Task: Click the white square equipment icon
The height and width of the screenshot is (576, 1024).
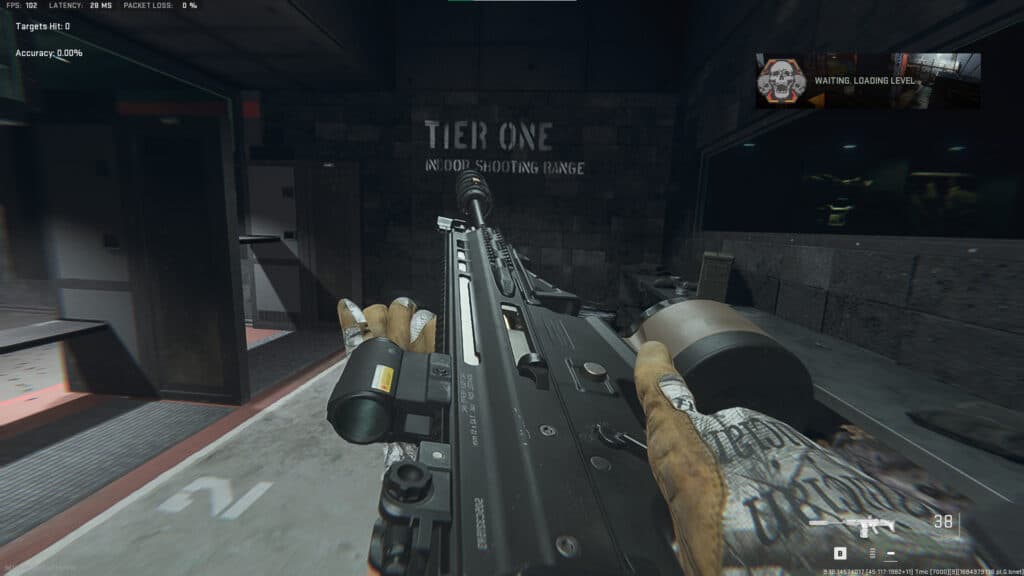Action: tap(840, 553)
